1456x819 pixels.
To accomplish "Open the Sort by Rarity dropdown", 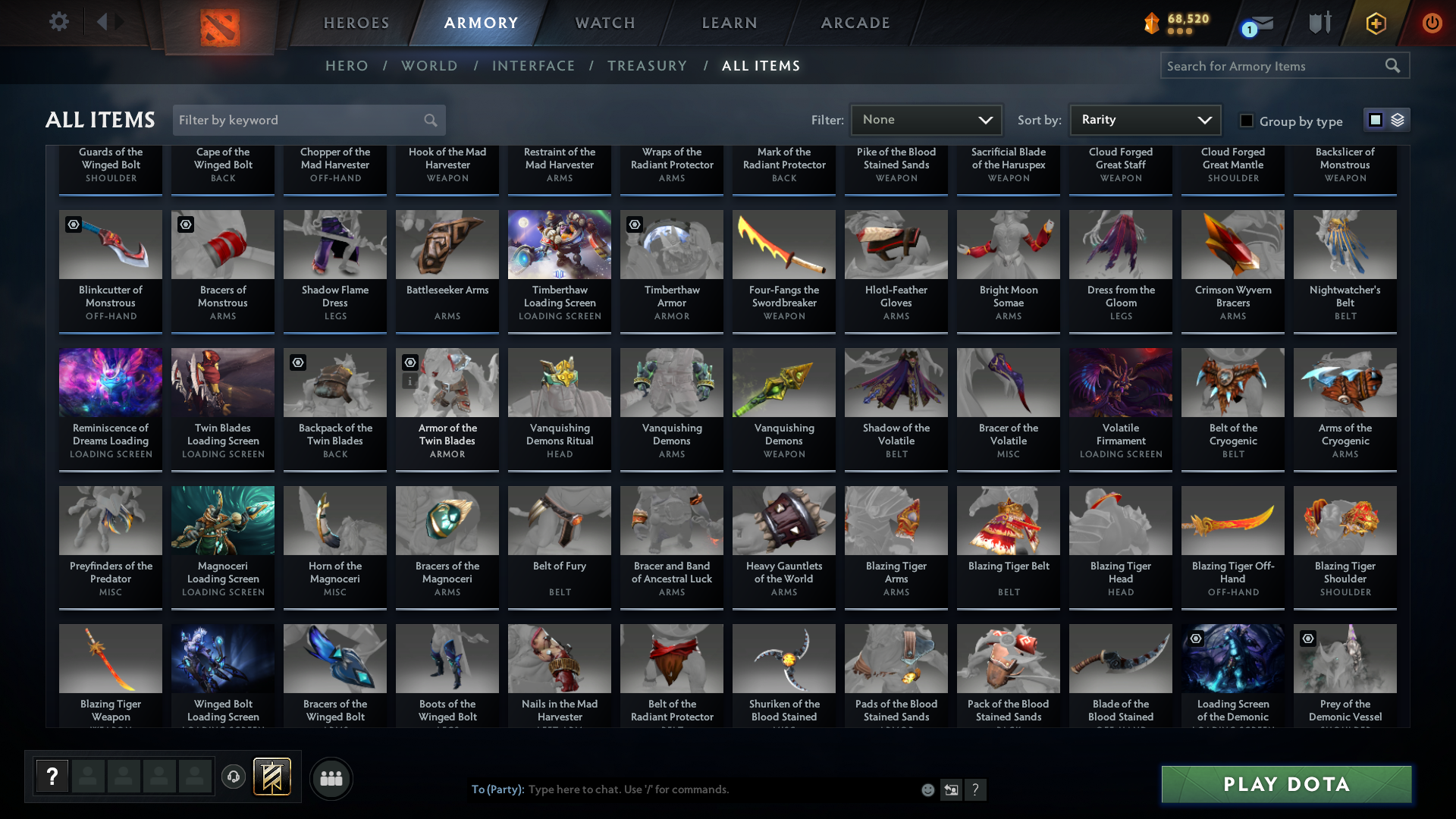I will click(x=1144, y=120).
